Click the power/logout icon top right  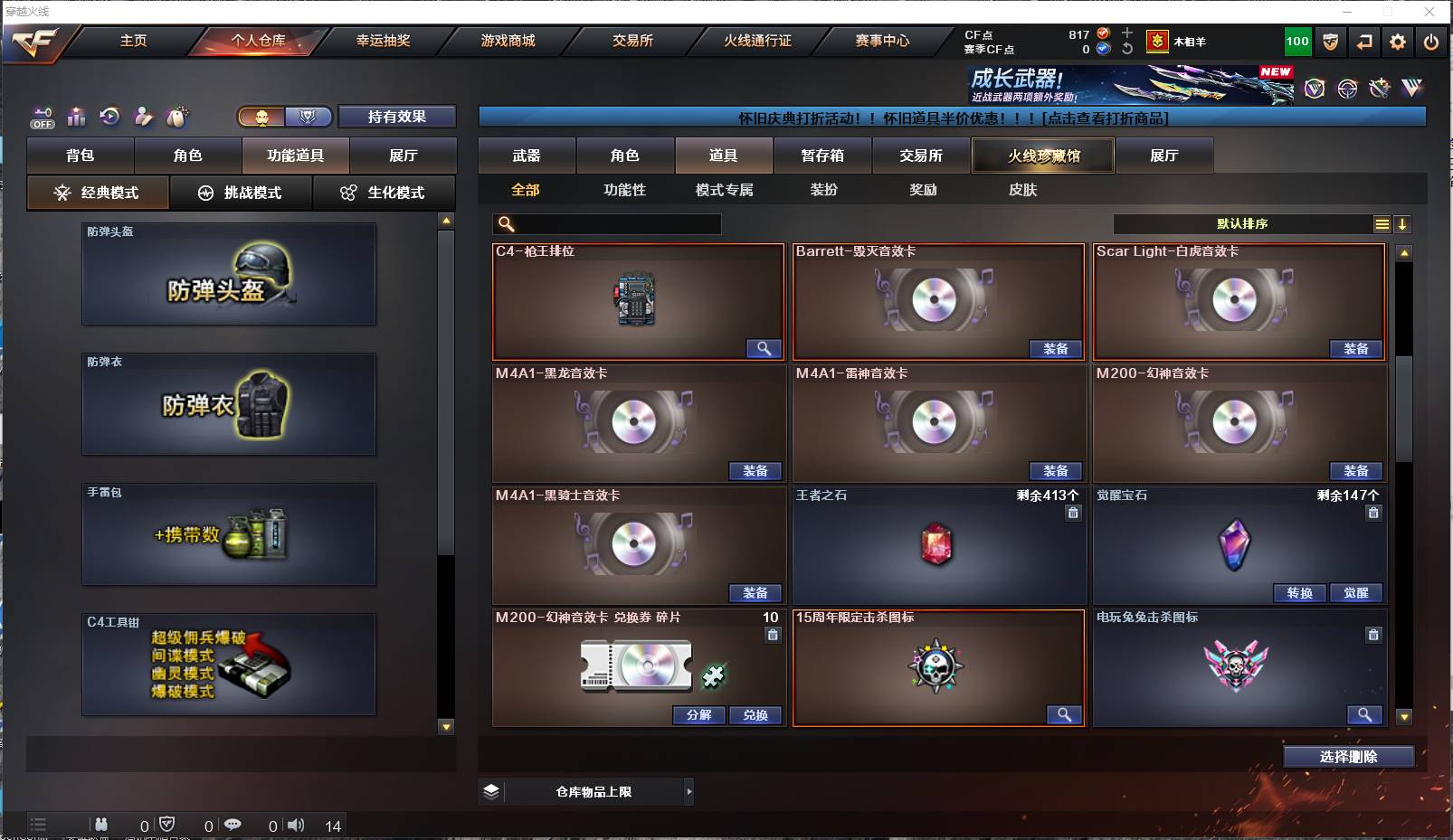pyautogui.click(x=1431, y=41)
